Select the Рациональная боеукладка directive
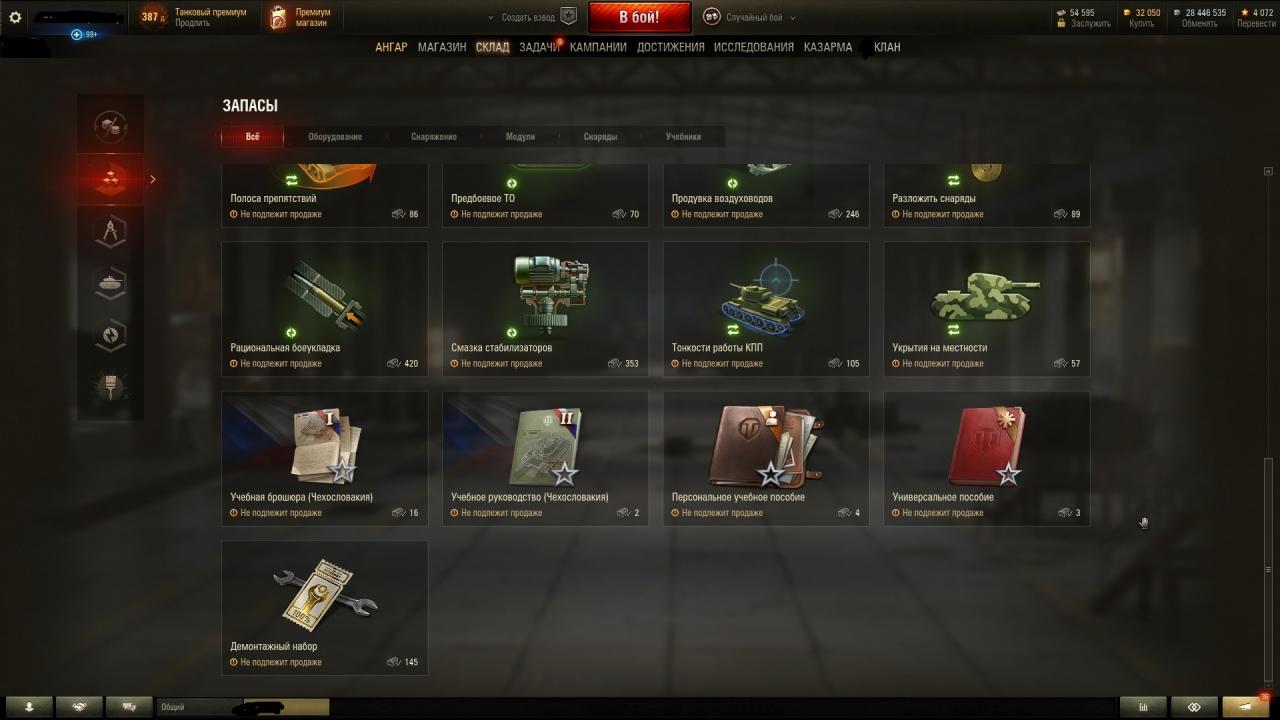This screenshot has width=1280, height=720. 325,308
